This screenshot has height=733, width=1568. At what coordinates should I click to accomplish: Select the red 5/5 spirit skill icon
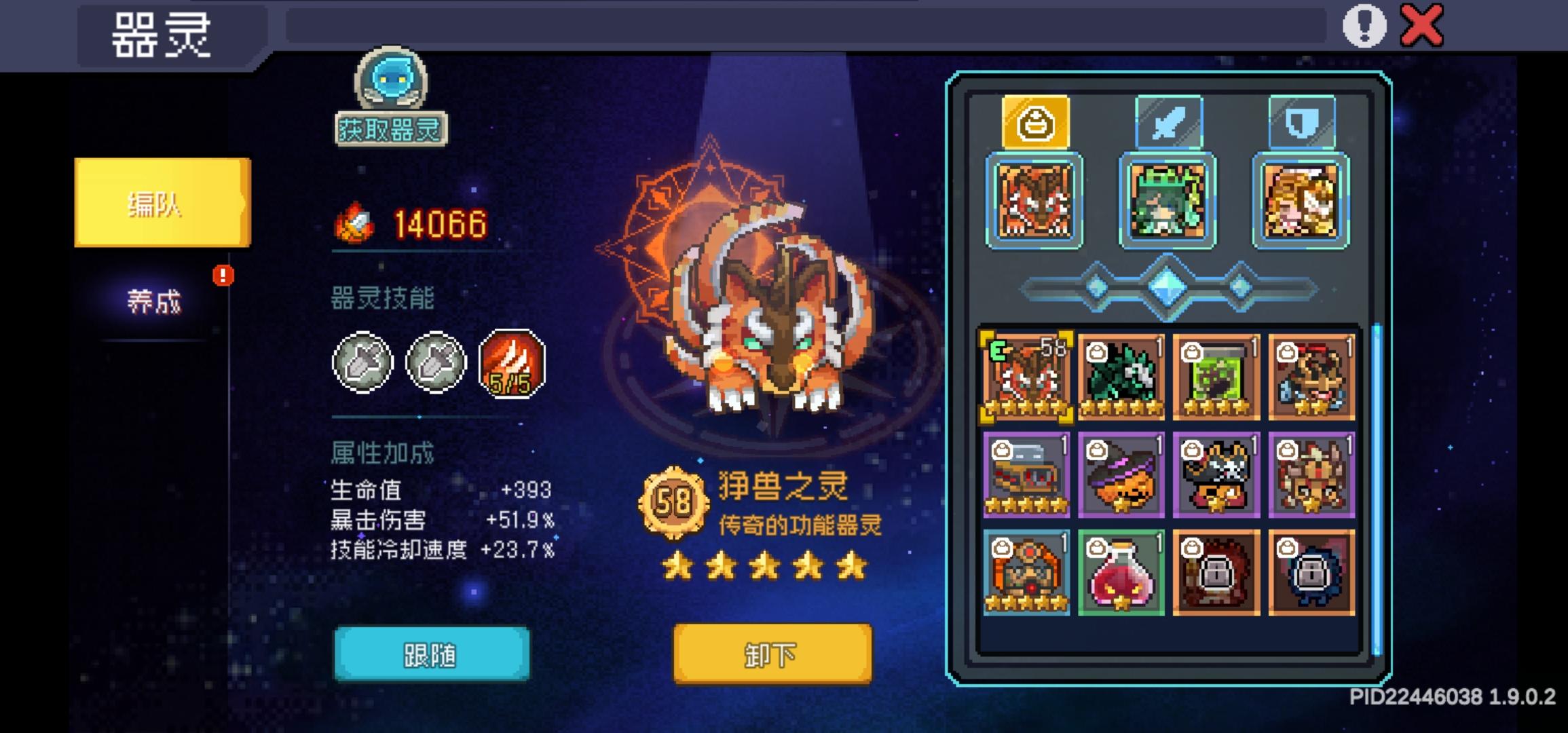point(510,364)
